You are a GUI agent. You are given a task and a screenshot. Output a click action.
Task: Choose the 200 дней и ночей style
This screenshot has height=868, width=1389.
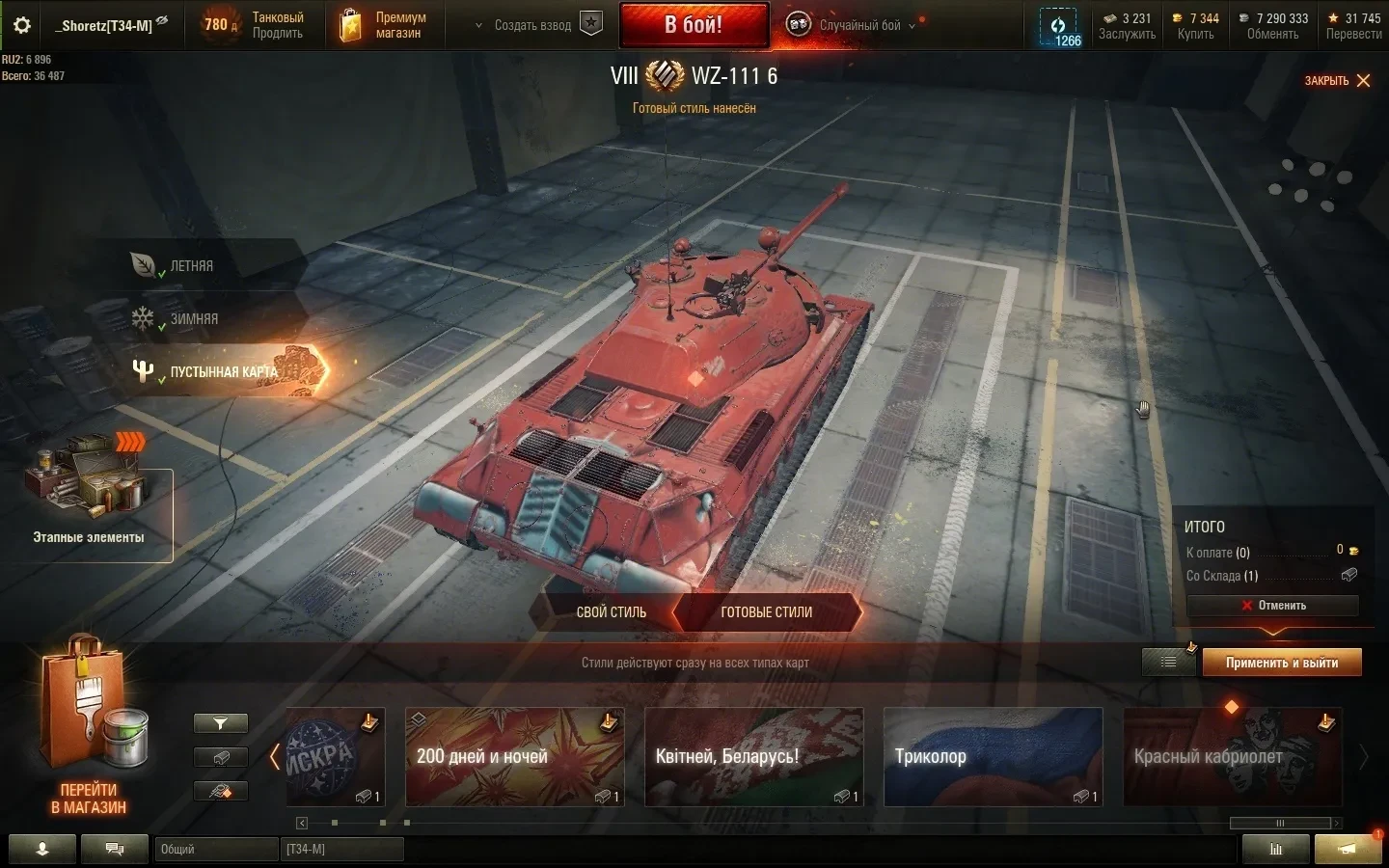[514, 757]
